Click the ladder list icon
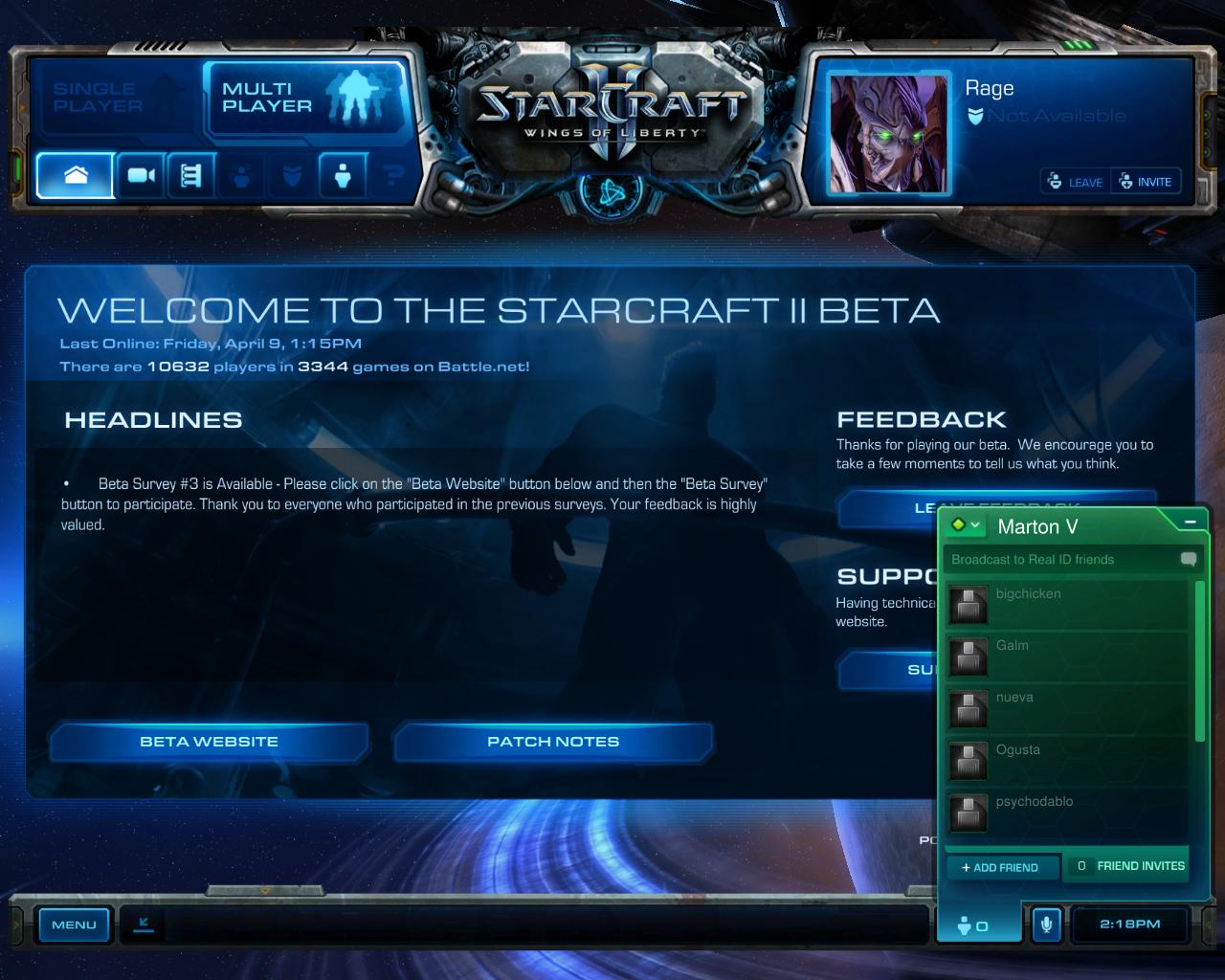 [x=191, y=175]
